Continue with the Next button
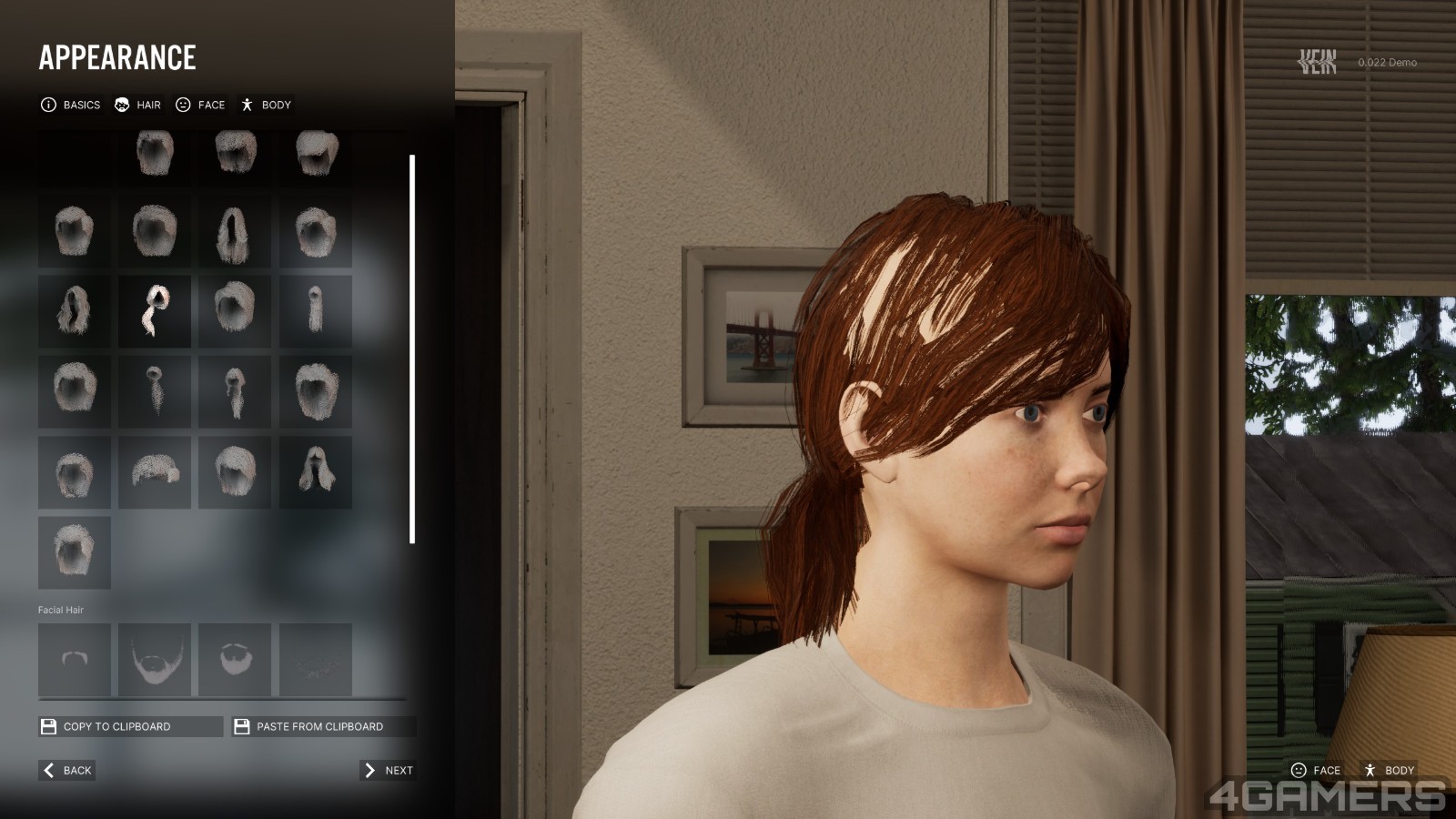1456x819 pixels. click(389, 770)
